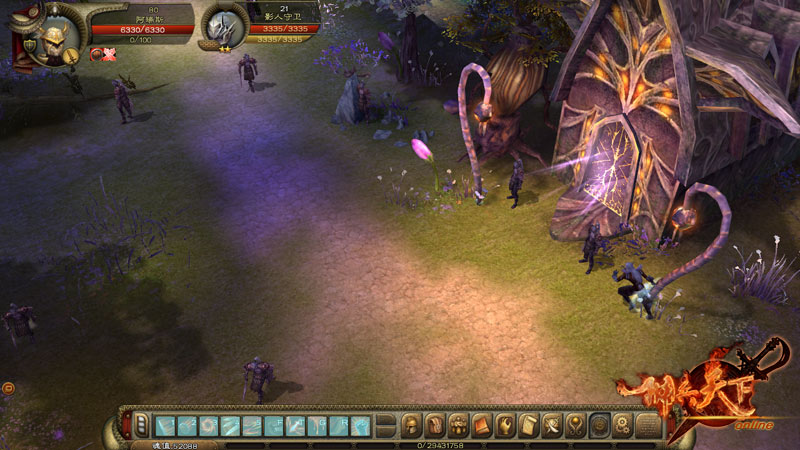Image resolution: width=800 pixels, height=450 pixels.
Task: Open the parchment scroll quest icon
Action: tap(529, 425)
